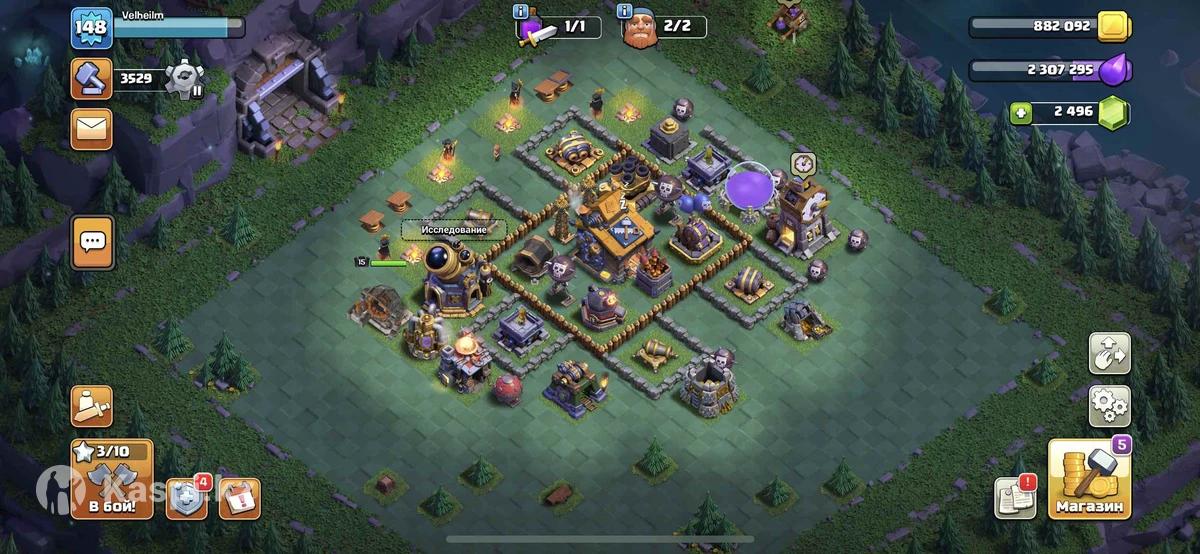
Task: Click the paused clock tower gear icon
Action: (x=184, y=78)
